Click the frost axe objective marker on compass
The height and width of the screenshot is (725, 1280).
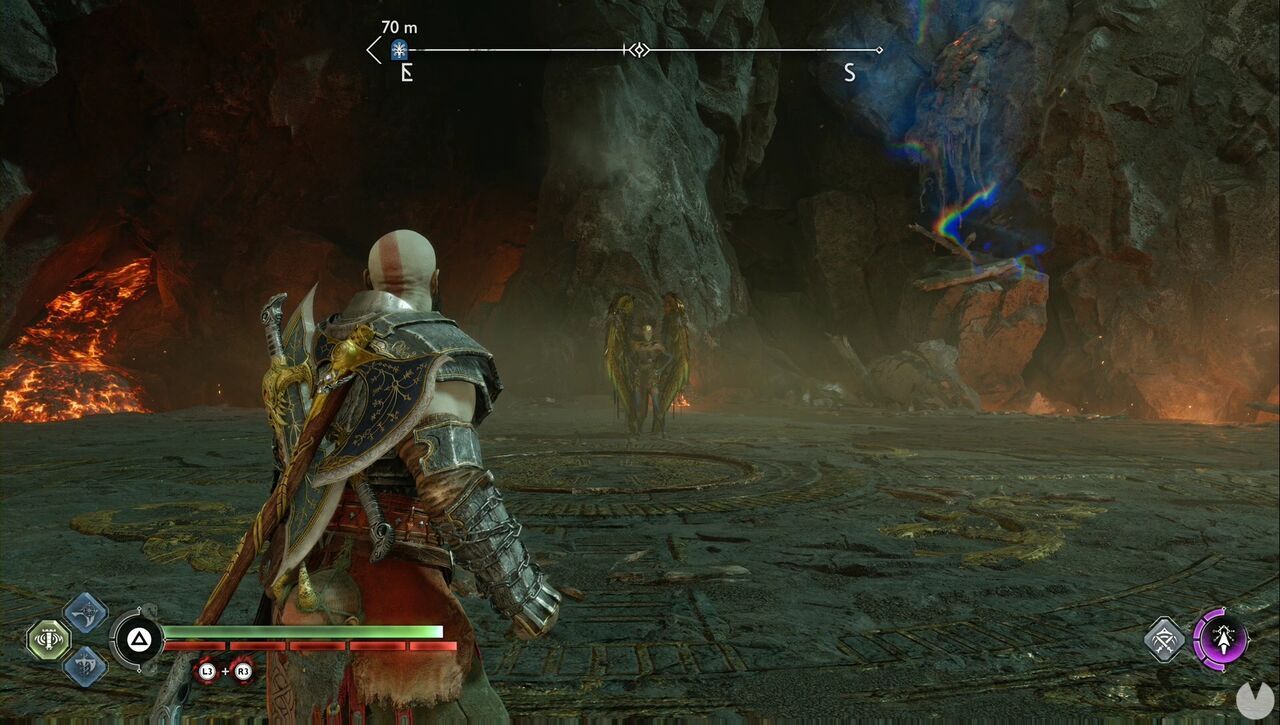pos(398,49)
